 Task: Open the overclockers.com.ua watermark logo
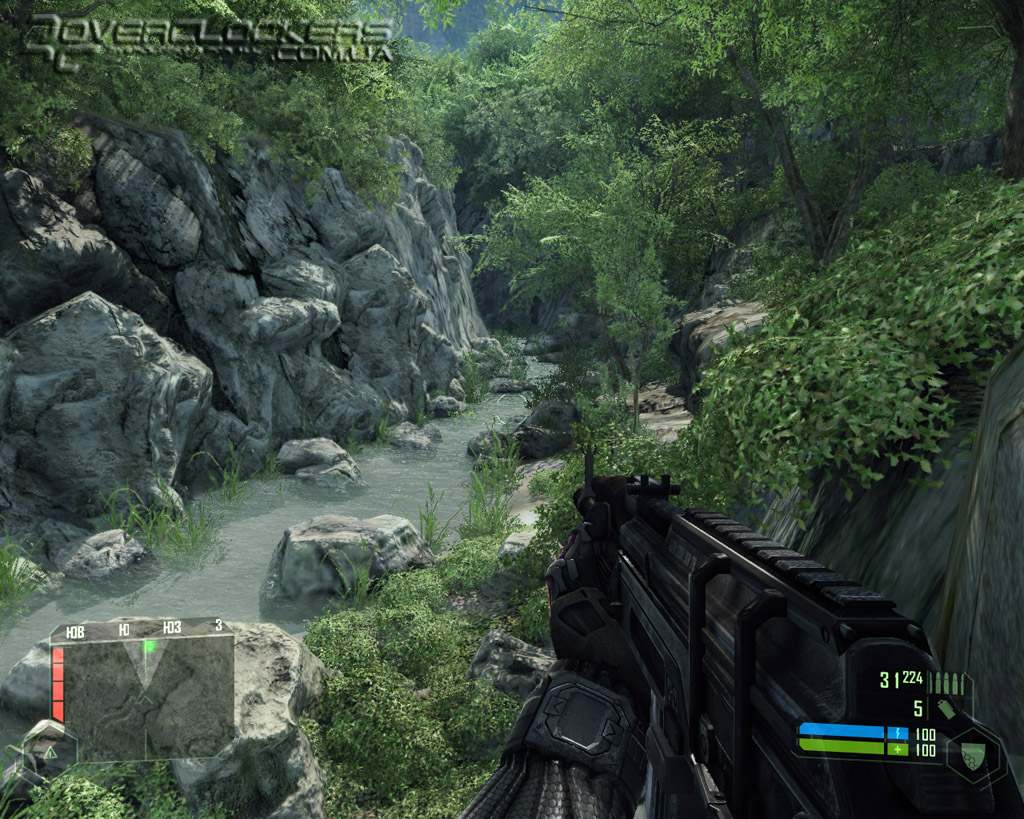[x=209, y=39]
